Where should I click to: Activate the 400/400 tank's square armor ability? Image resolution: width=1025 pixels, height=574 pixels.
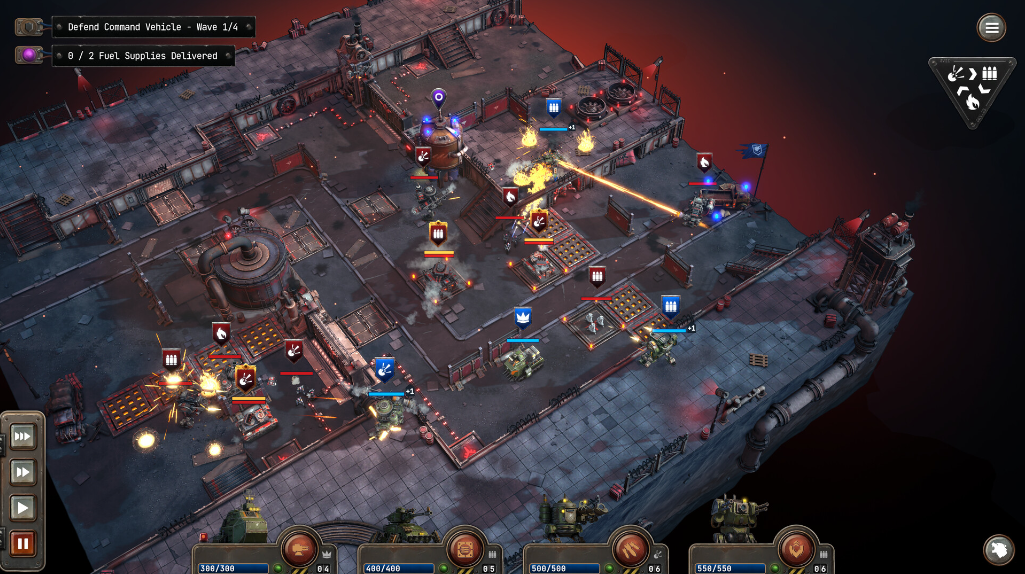[x=464, y=547]
